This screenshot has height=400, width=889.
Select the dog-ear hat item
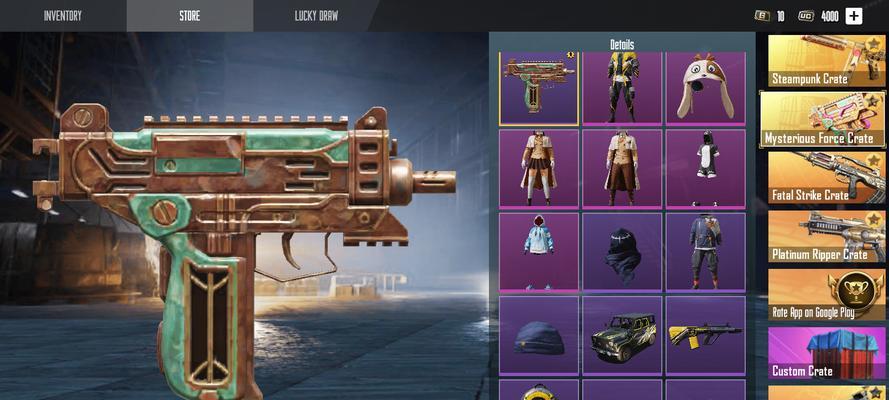(x=706, y=88)
